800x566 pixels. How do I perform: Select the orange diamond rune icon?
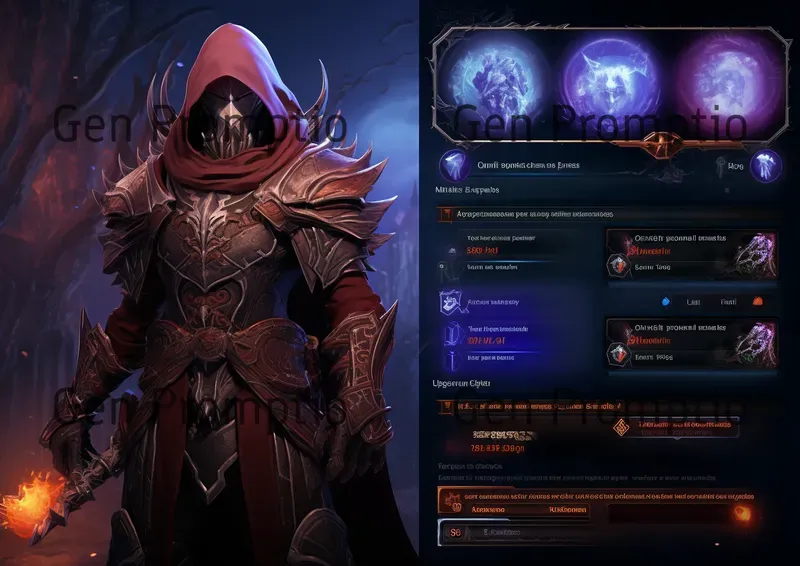[x=621, y=428]
